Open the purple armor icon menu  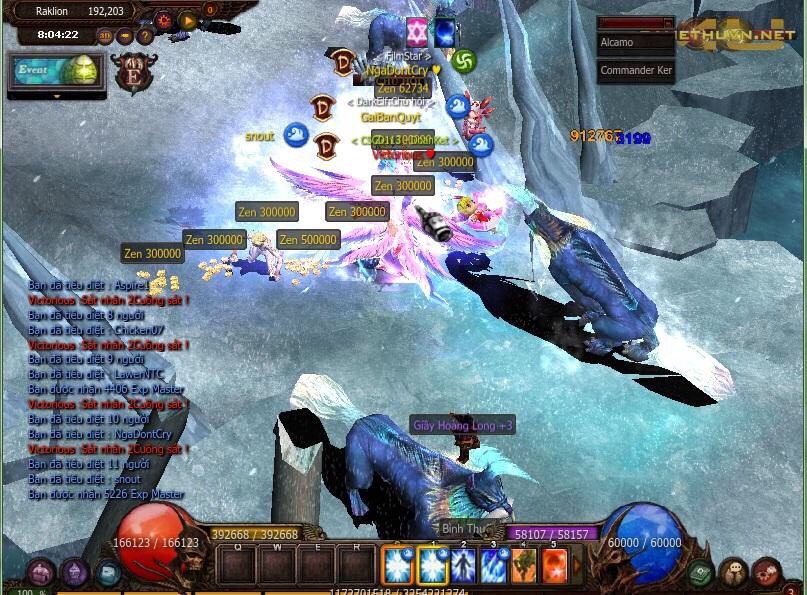point(74,573)
